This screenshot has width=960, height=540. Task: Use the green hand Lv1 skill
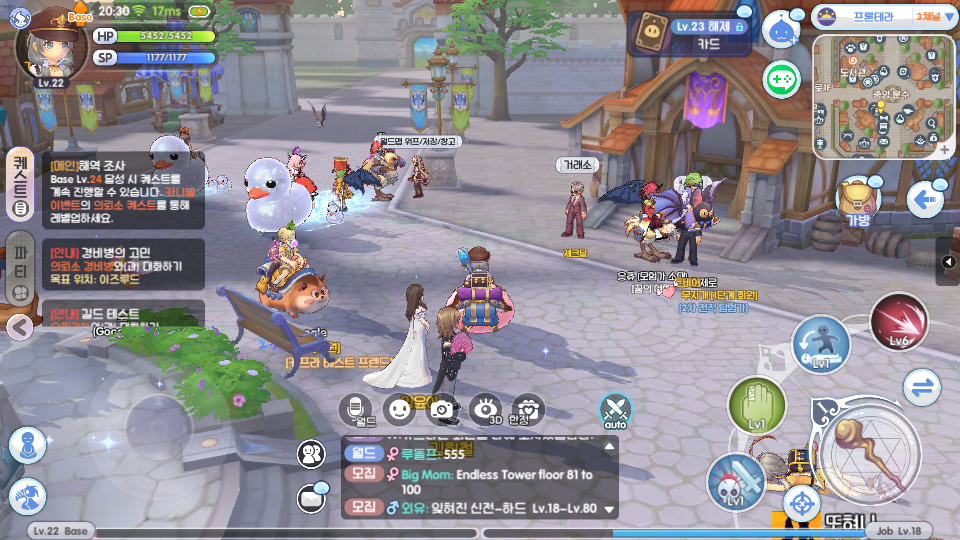(757, 406)
